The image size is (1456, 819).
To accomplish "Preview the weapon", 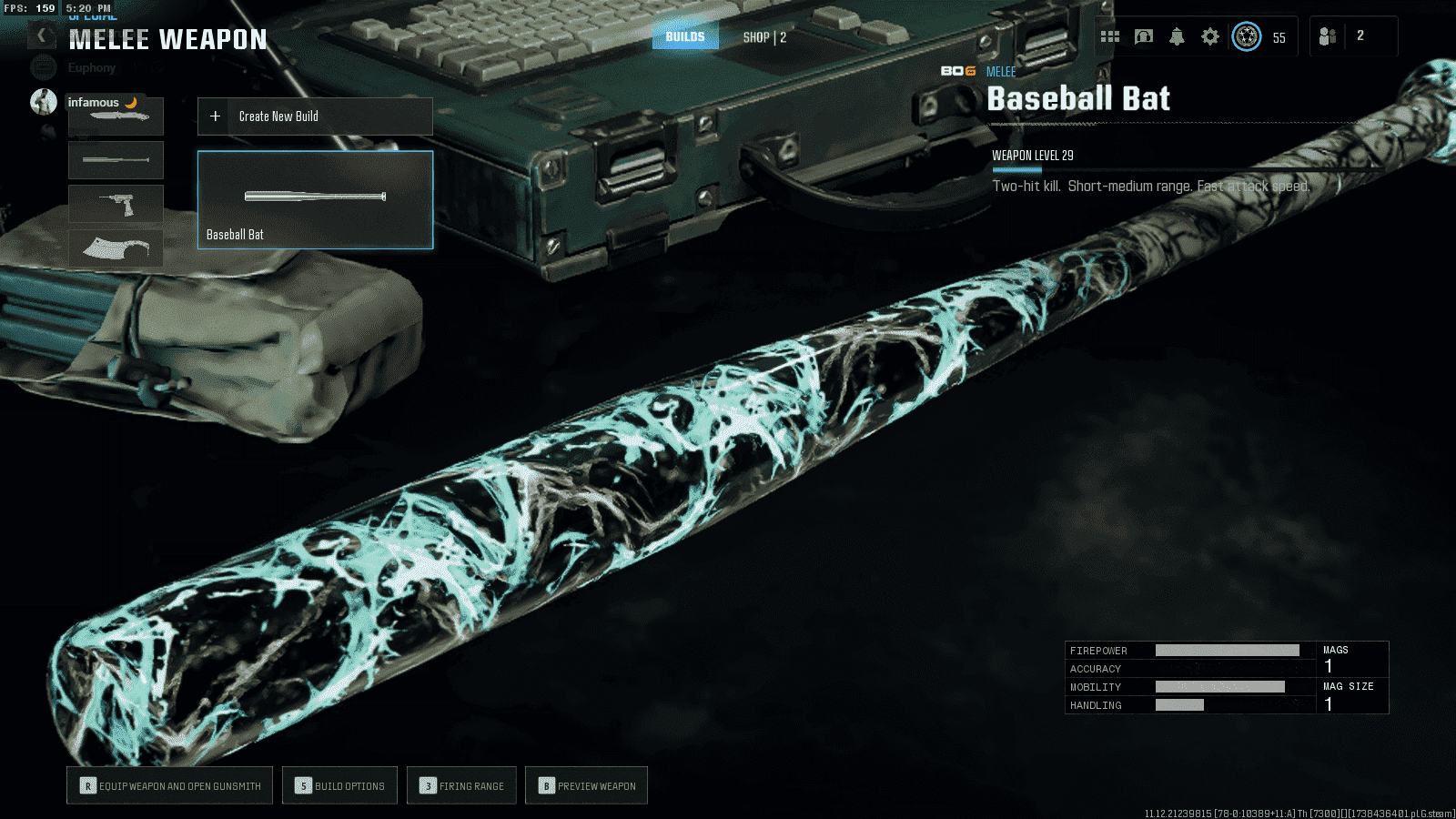I will coord(586,785).
